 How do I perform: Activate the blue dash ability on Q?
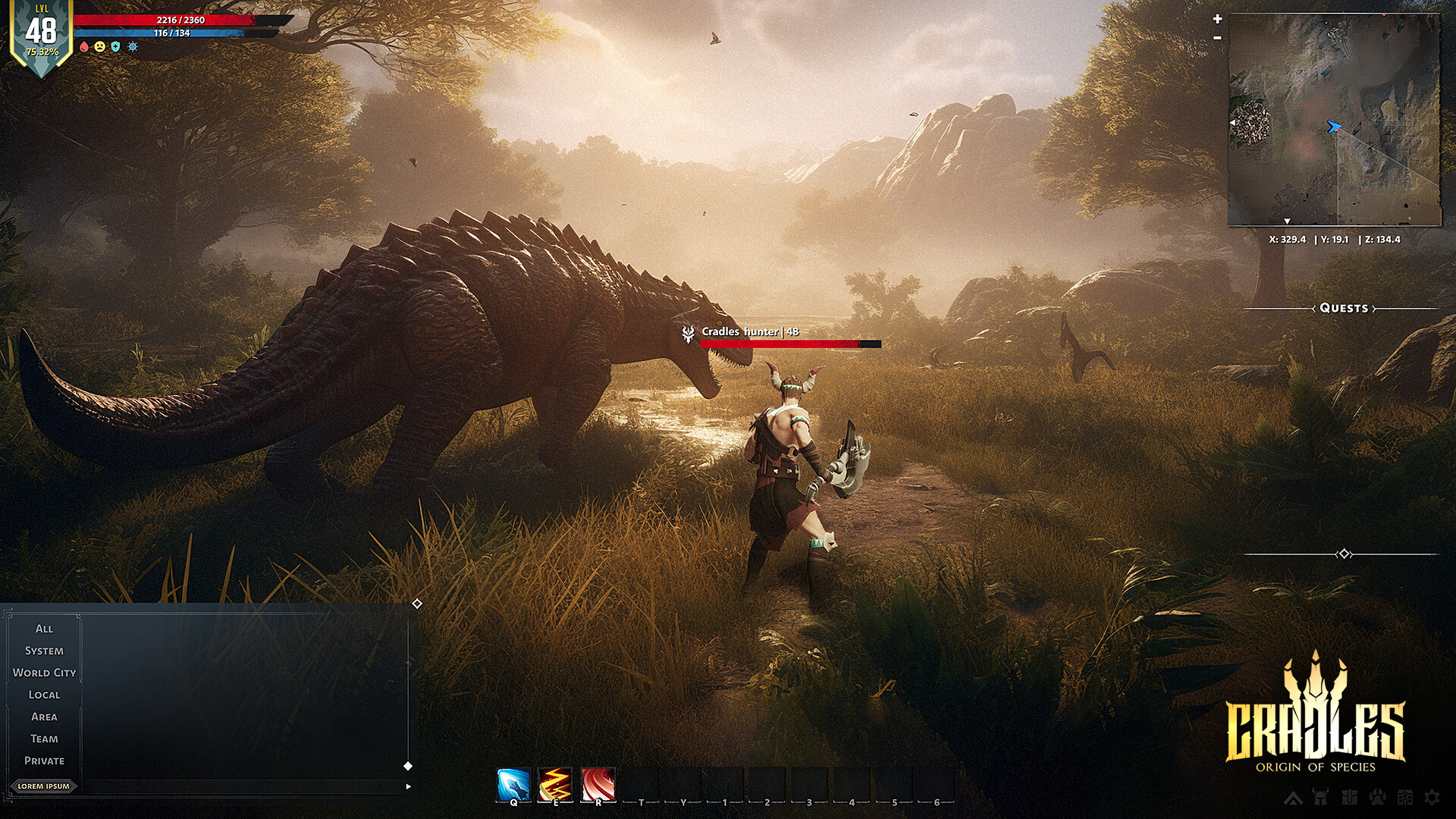(513, 784)
